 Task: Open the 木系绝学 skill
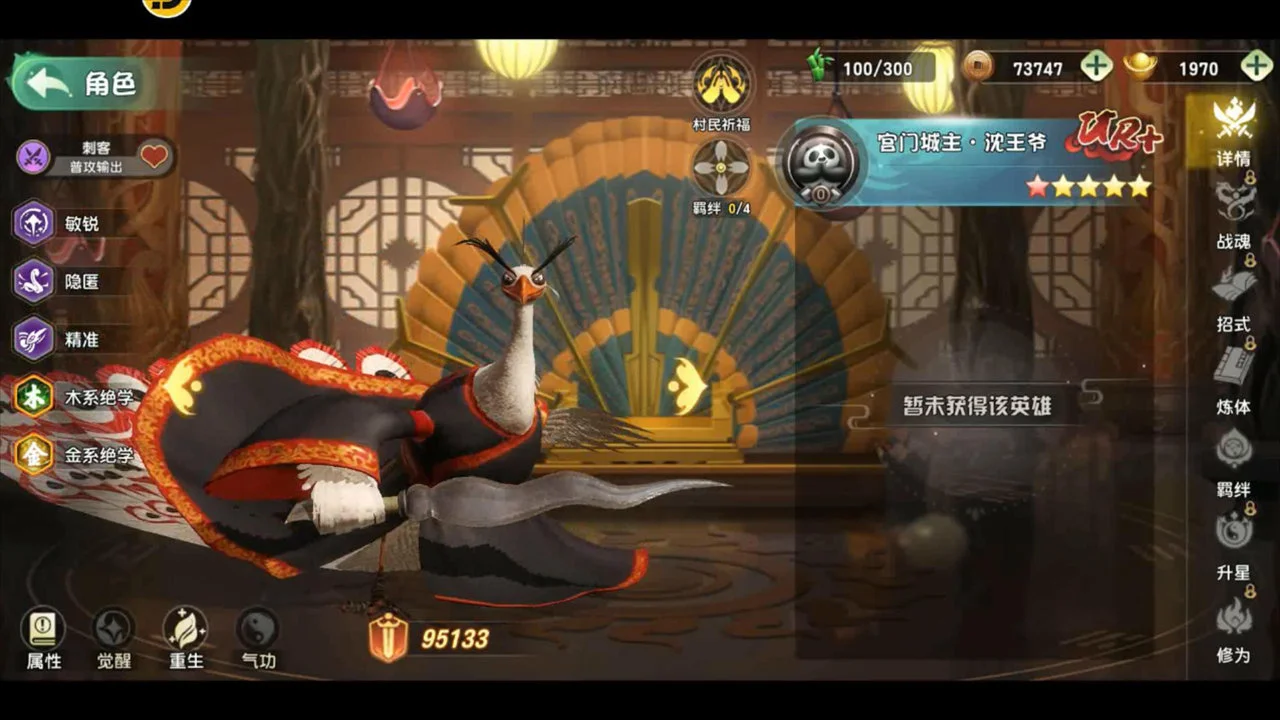click(x=33, y=397)
